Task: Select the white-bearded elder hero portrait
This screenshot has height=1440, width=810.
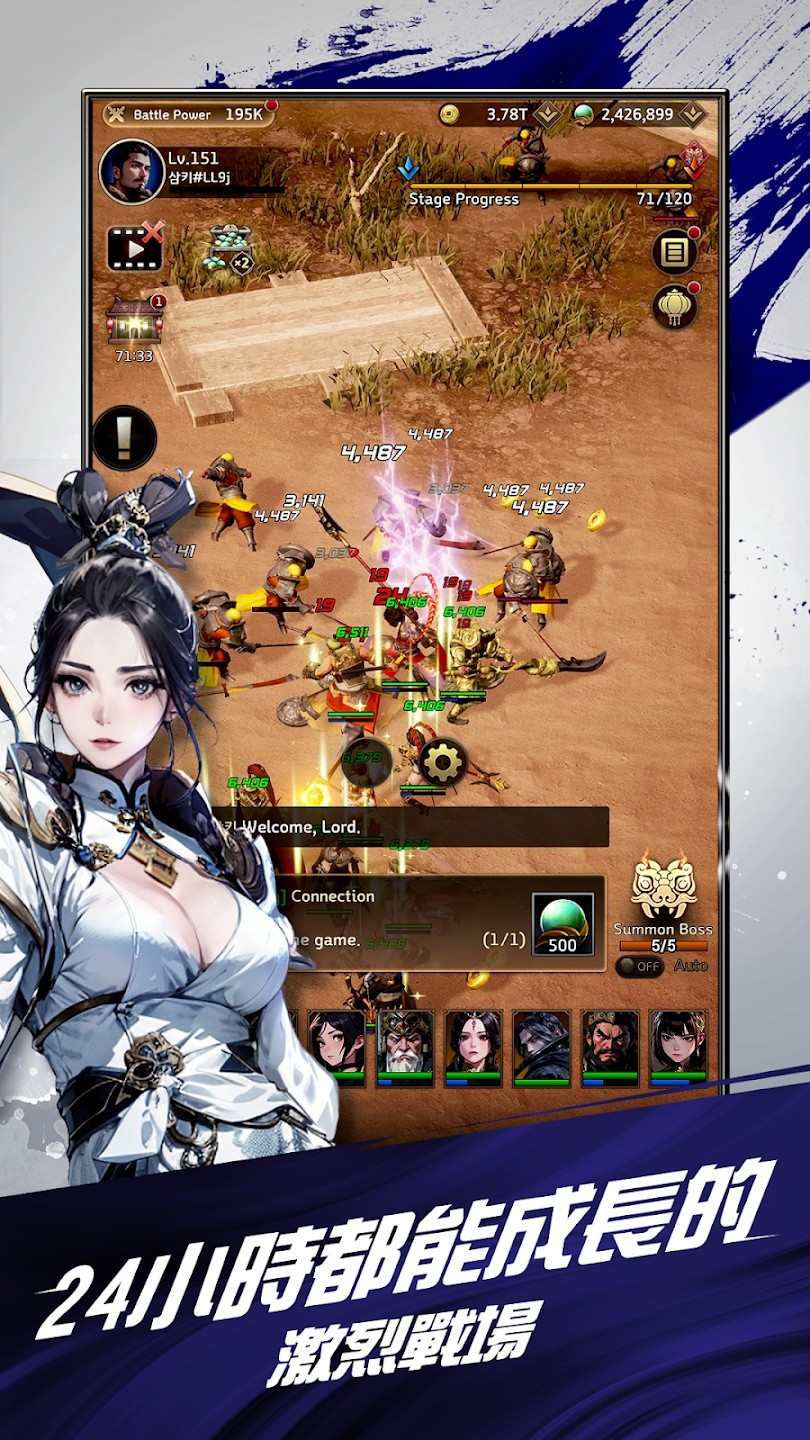Action: click(405, 1046)
